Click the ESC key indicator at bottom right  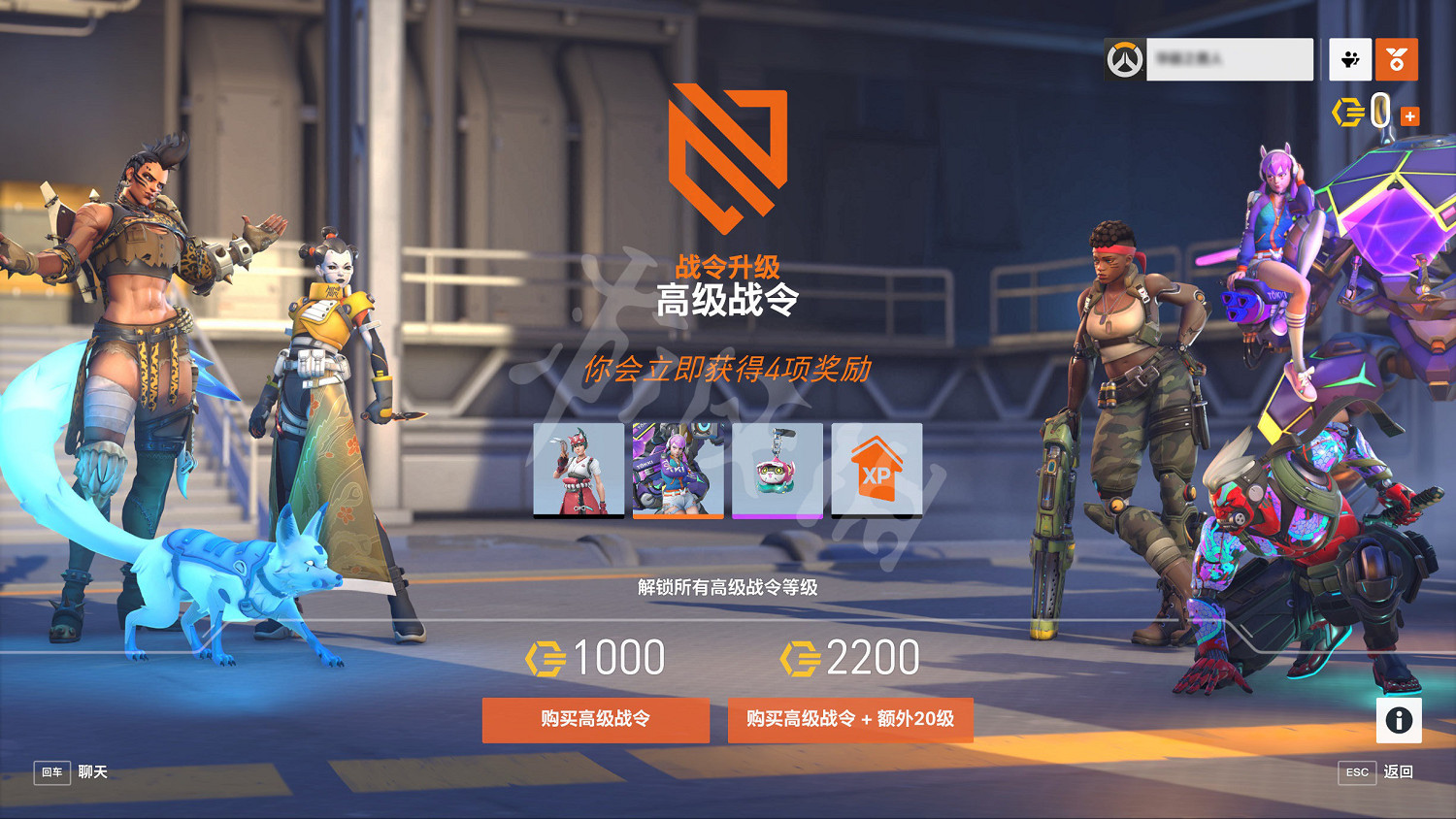click(1355, 773)
